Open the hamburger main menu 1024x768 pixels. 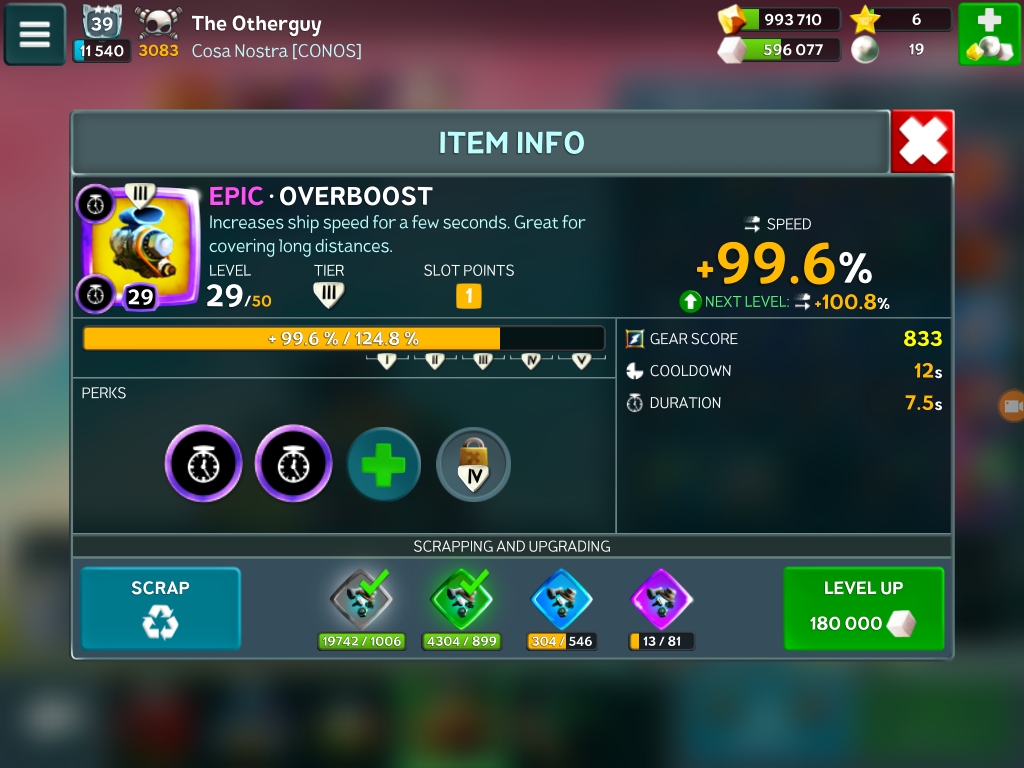(34, 34)
